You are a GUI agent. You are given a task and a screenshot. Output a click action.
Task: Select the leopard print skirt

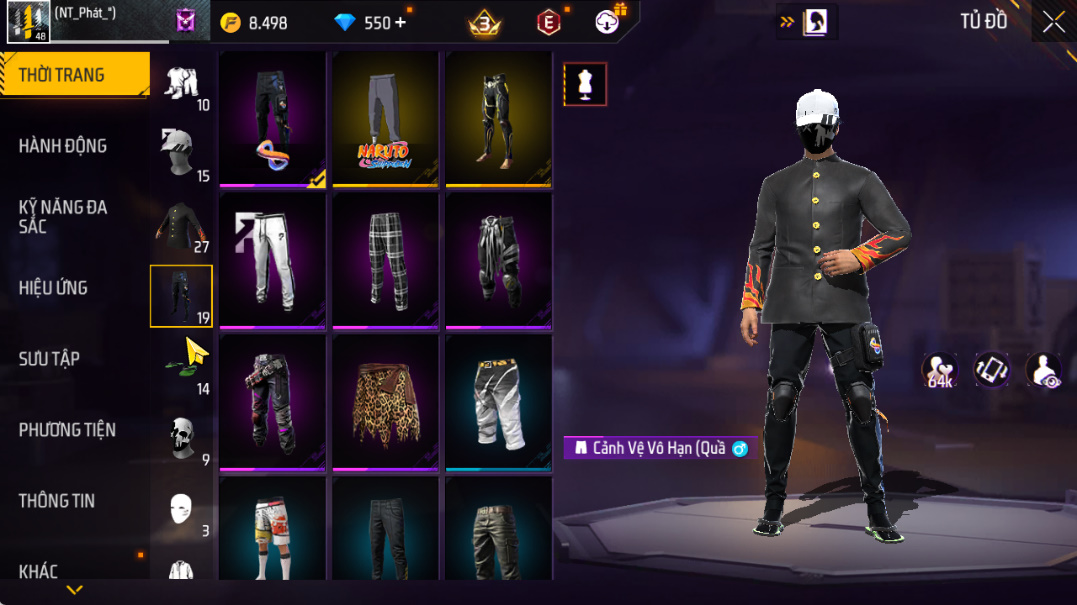[385, 402]
